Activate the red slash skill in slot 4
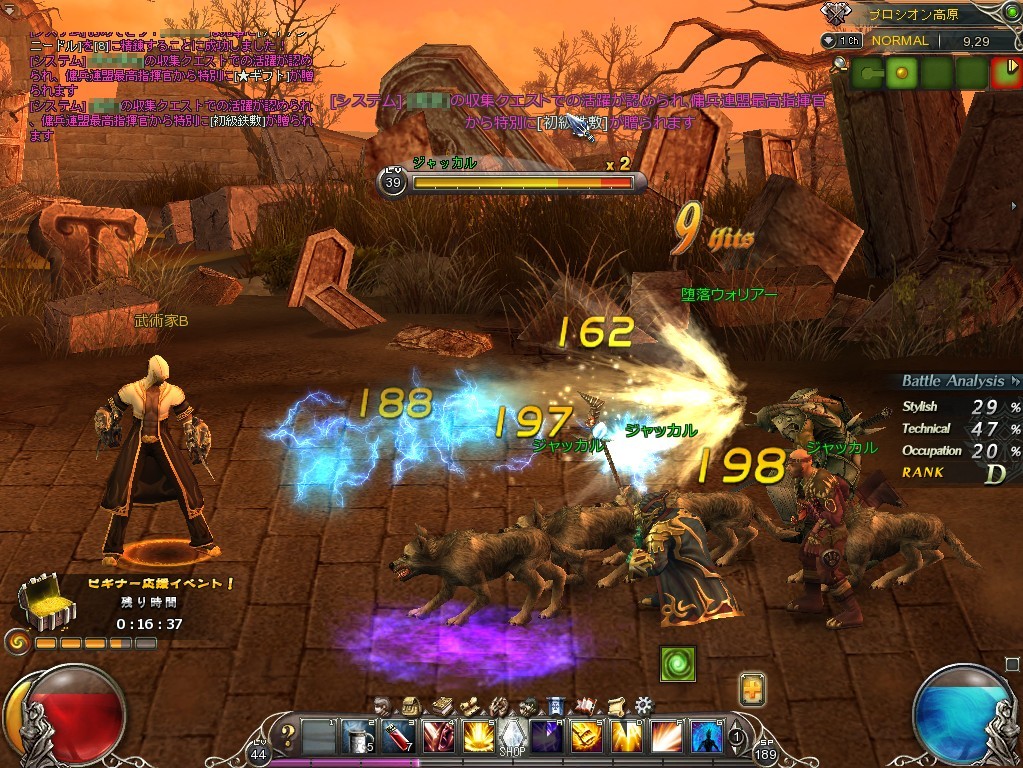The height and width of the screenshot is (768, 1023). (x=436, y=735)
